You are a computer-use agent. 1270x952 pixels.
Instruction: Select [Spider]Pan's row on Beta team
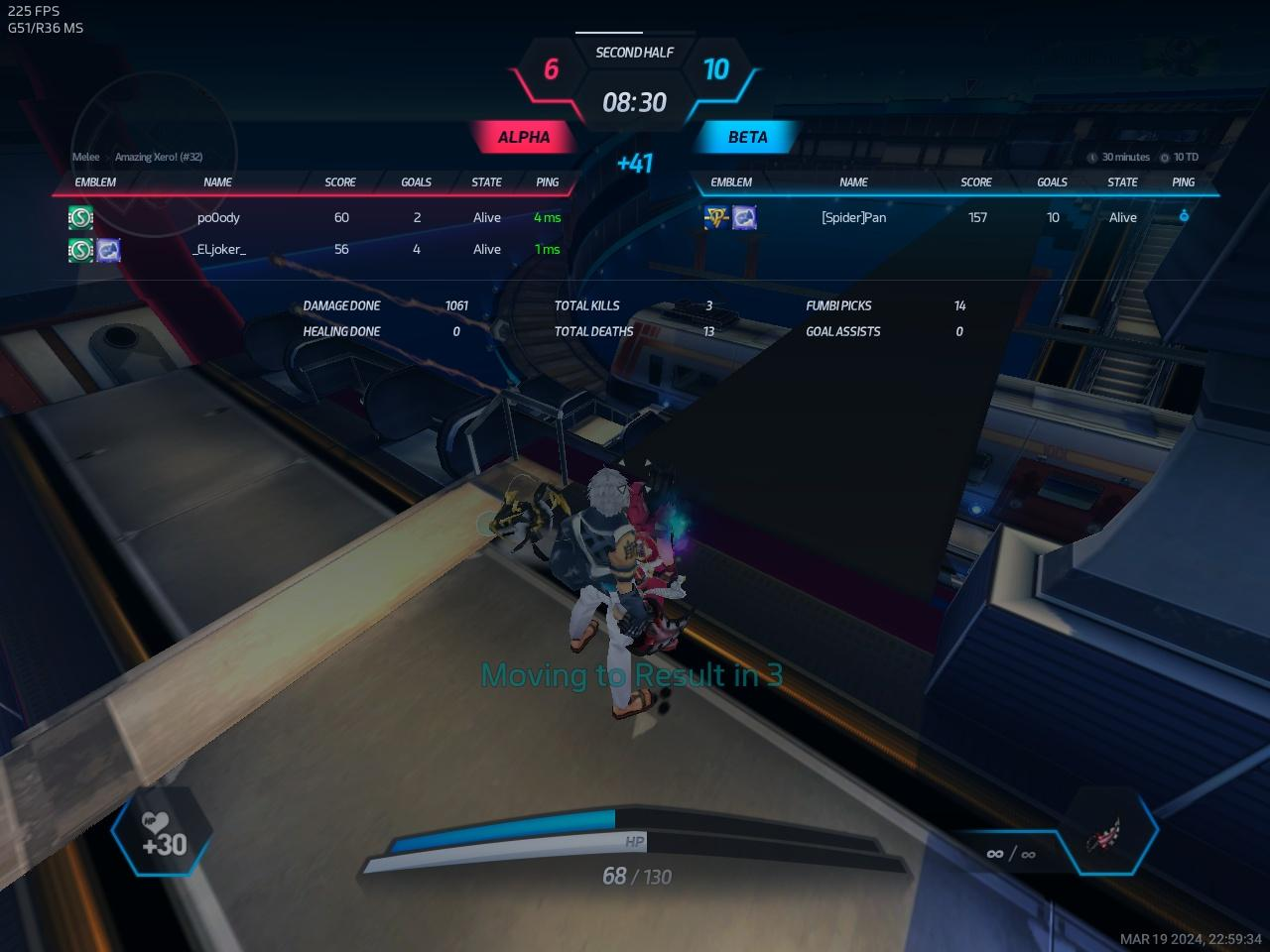pyautogui.click(x=853, y=217)
